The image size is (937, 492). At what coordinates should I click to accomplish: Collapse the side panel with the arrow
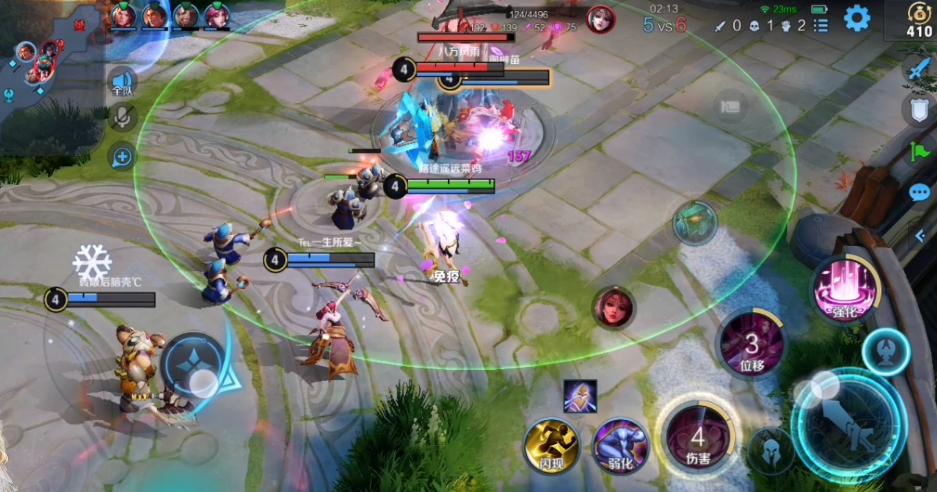tap(919, 236)
